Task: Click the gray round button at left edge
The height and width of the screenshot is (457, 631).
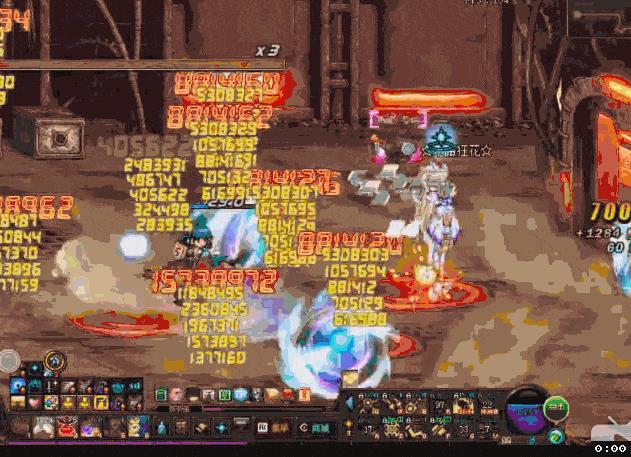Action: pyautogui.click(x=8, y=361)
